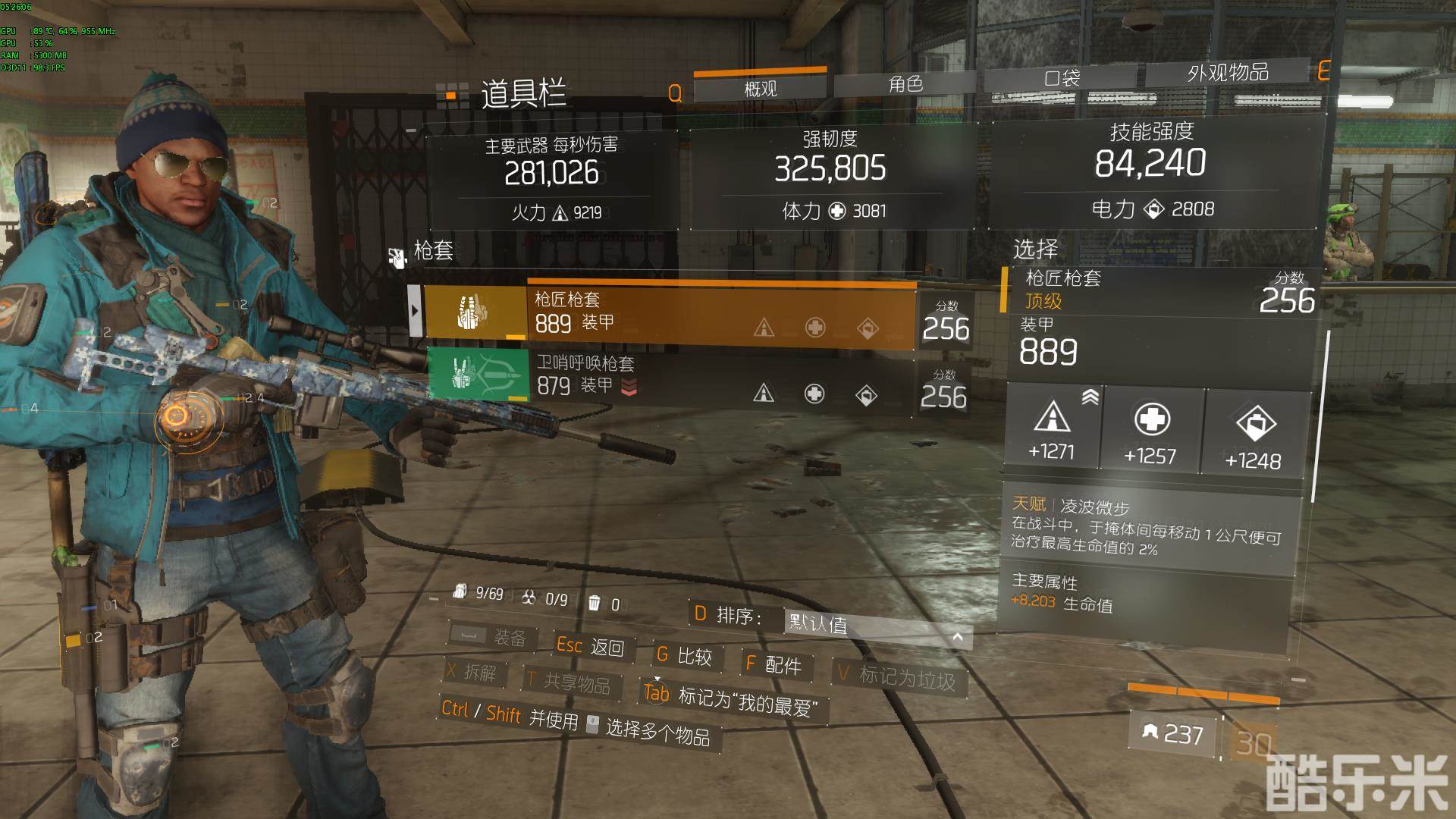Open the 排序 sort dropdown showing 默认值

877,626
